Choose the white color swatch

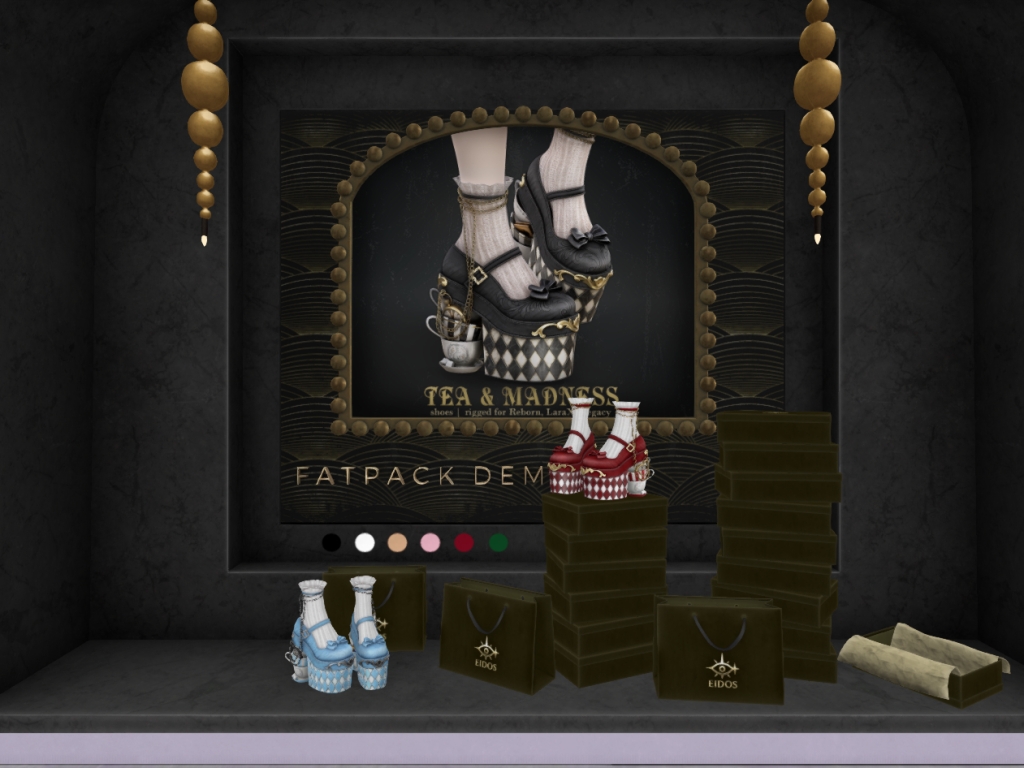pyautogui.click(x=365, y=542)
